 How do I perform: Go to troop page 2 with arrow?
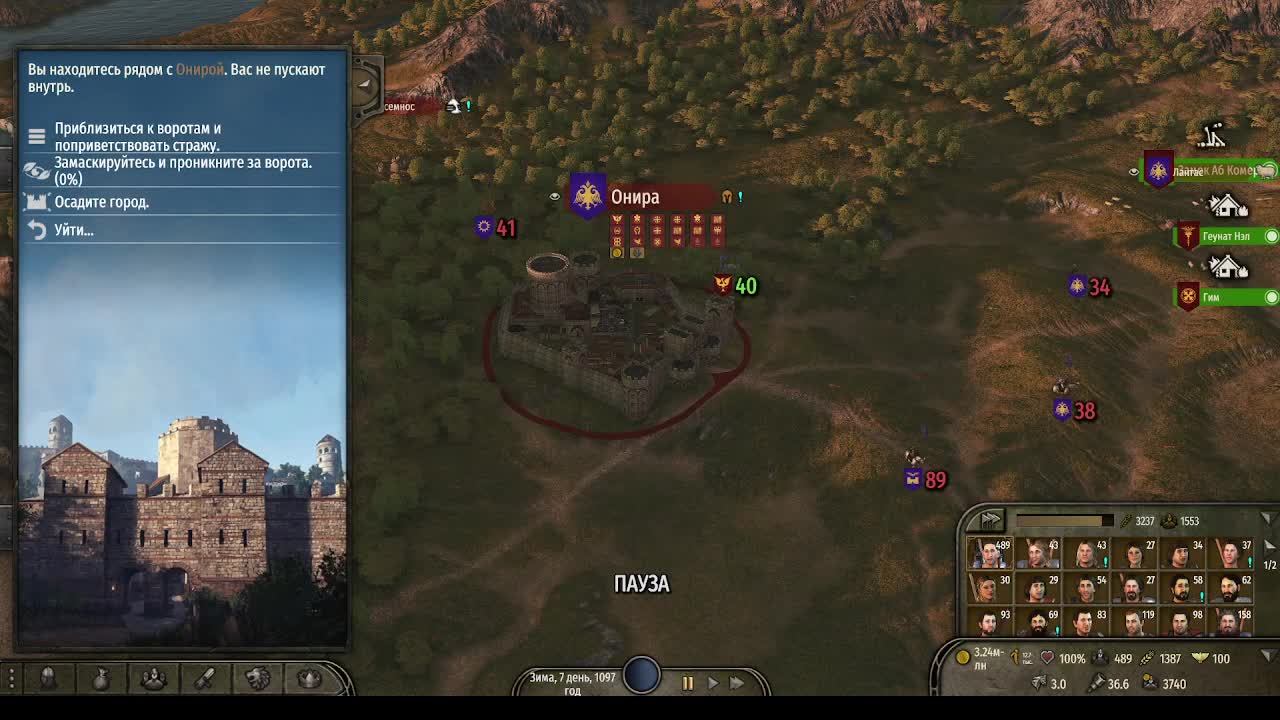tap(1270, 546)
